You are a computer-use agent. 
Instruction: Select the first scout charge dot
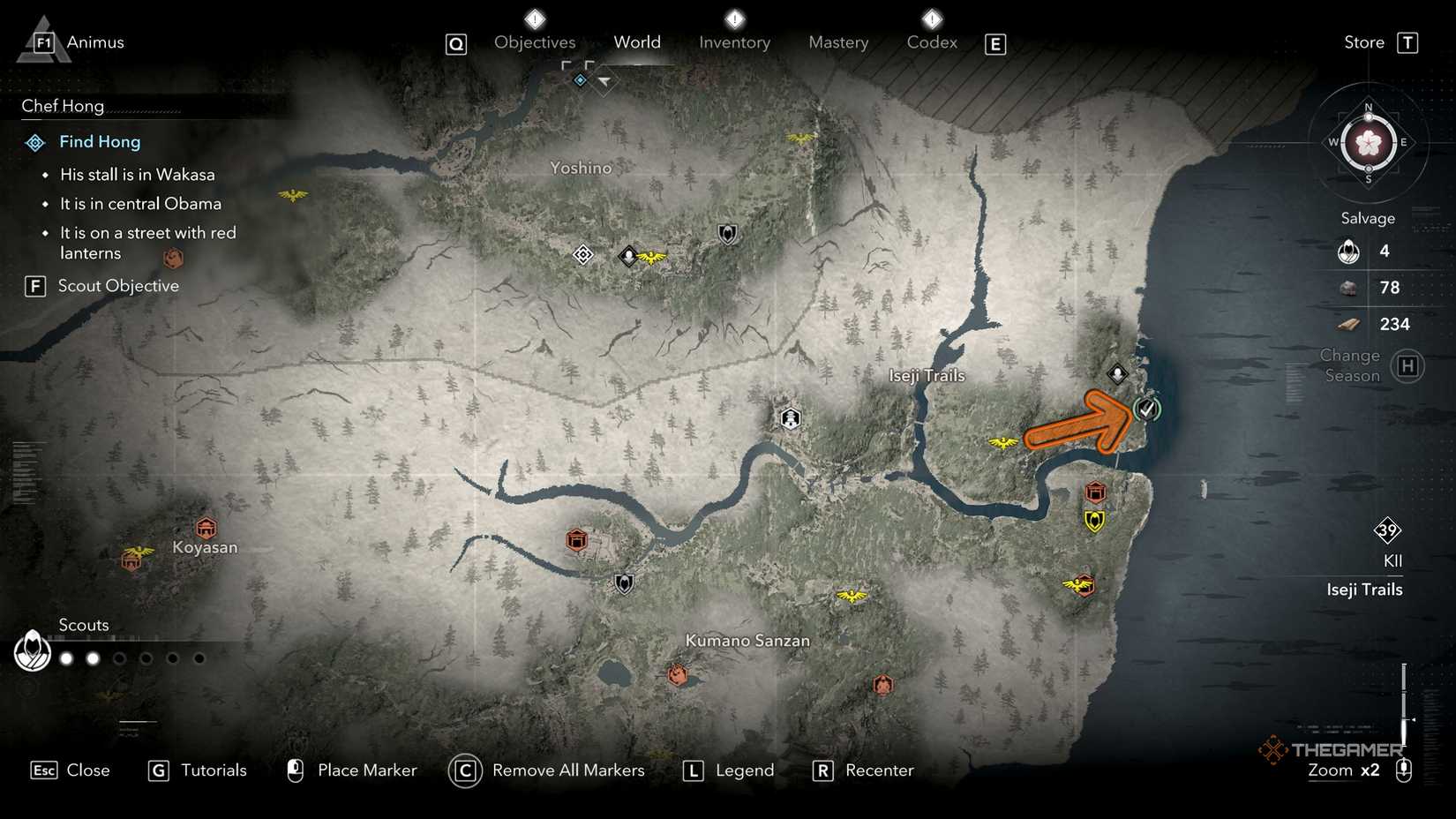66,657
